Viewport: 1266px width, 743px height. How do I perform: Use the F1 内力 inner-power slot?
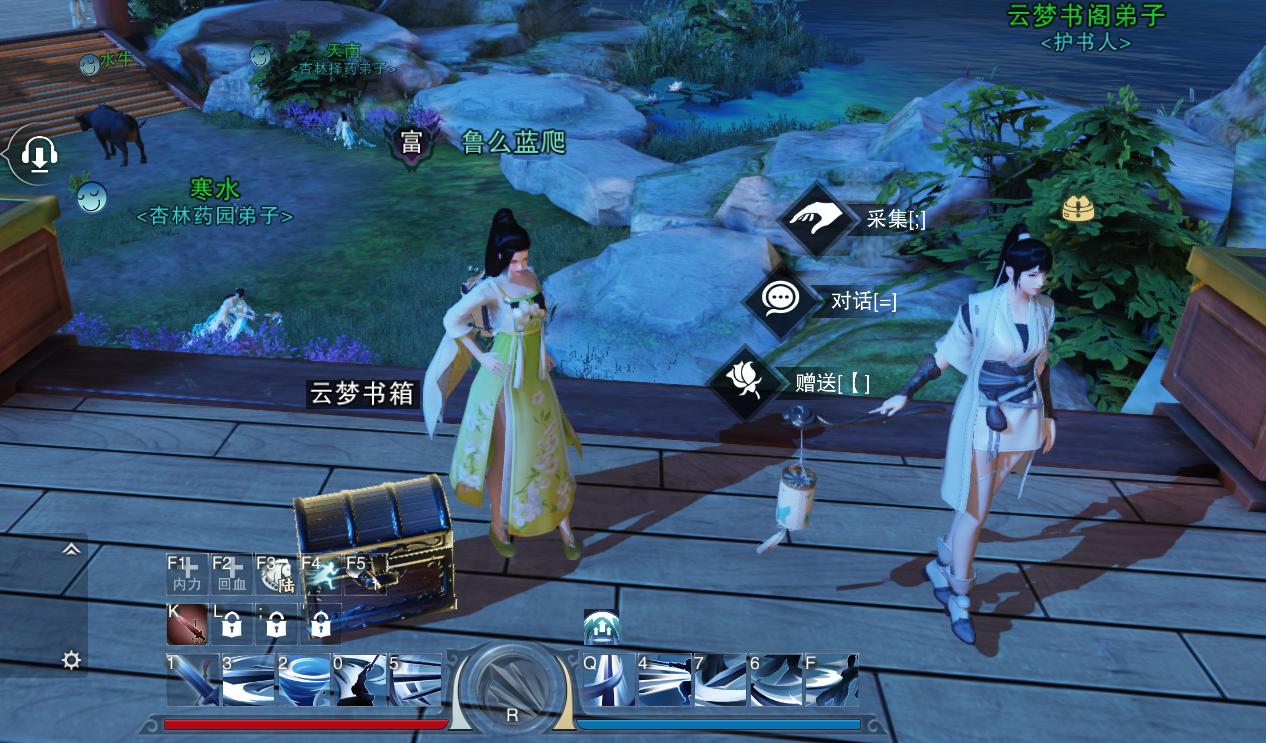coord(187,574)
